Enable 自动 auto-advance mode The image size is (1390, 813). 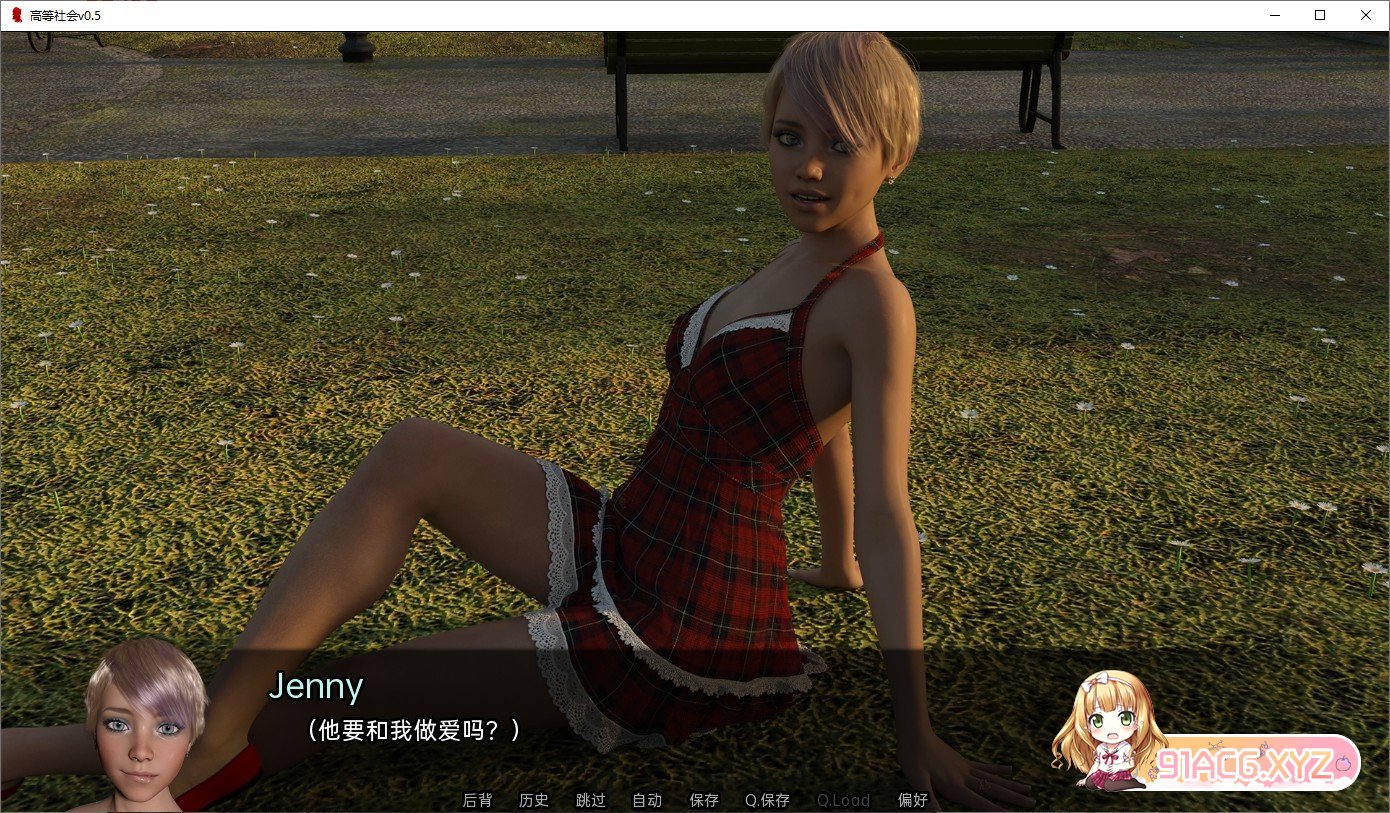[647, 800]
